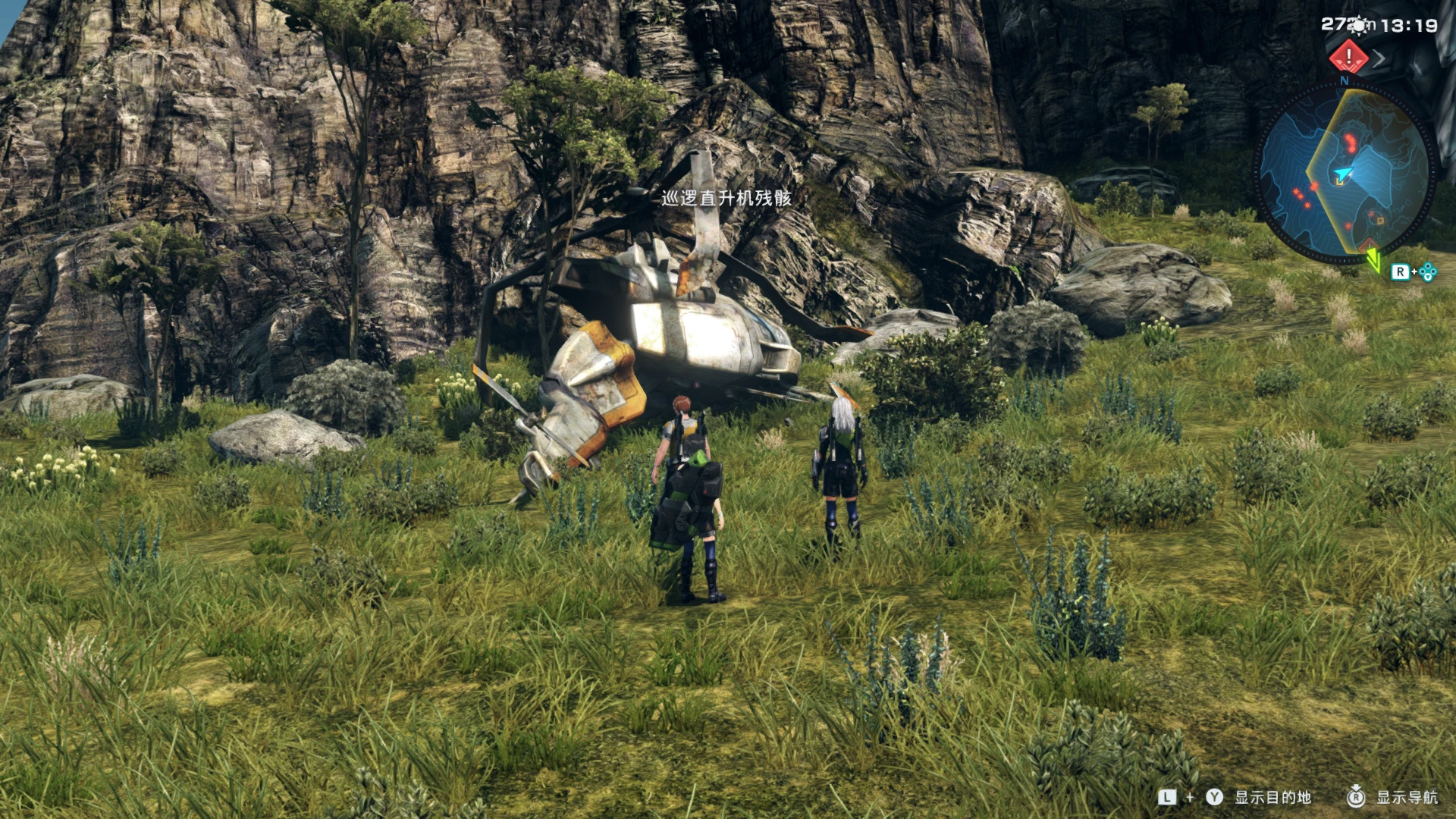Click the Y button prompt icon
1456x819 pixels.
[1213, 798]
